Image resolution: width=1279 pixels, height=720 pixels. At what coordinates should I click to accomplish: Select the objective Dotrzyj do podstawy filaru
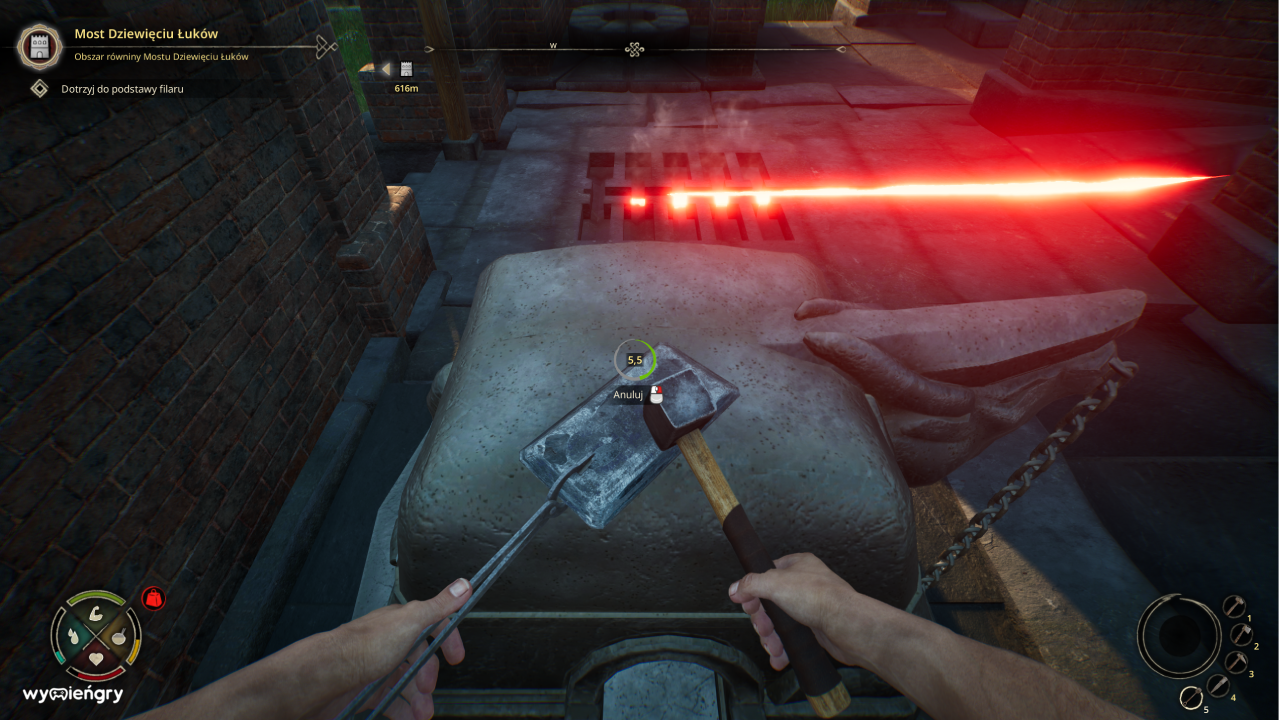pyautogui.click(x=122, y=89)
